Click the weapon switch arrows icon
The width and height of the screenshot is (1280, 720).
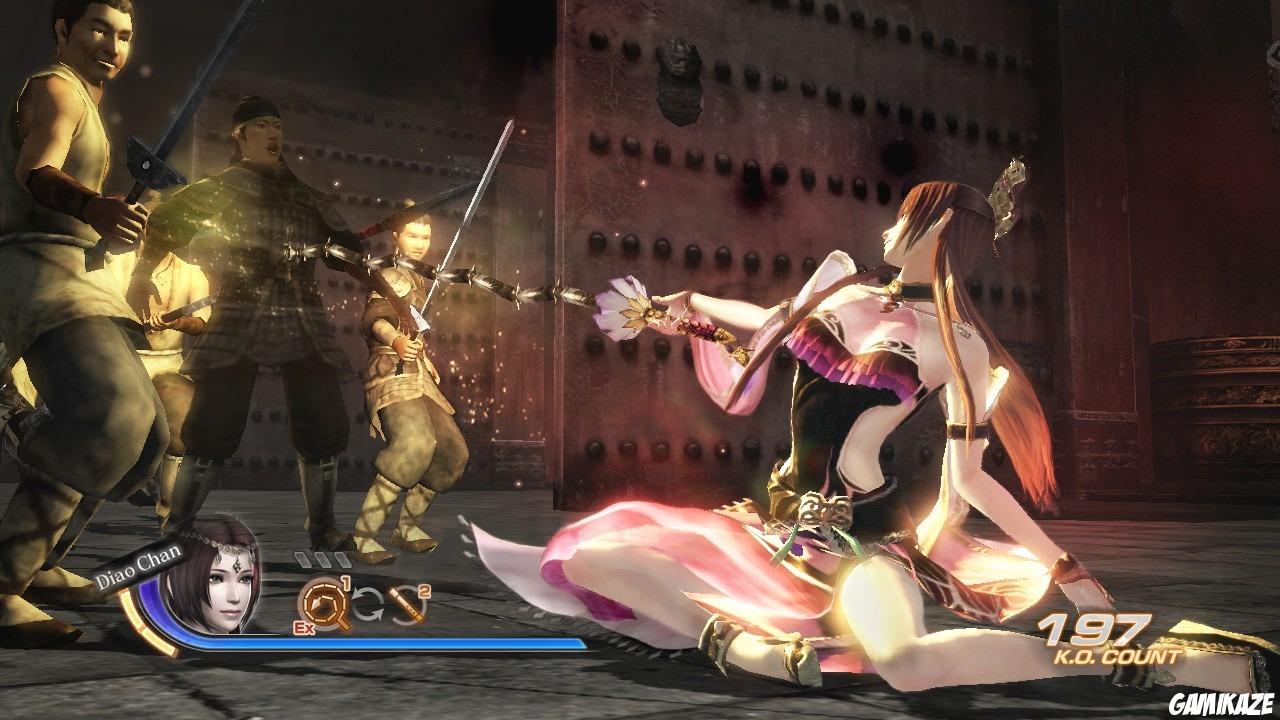pos(367,605)
